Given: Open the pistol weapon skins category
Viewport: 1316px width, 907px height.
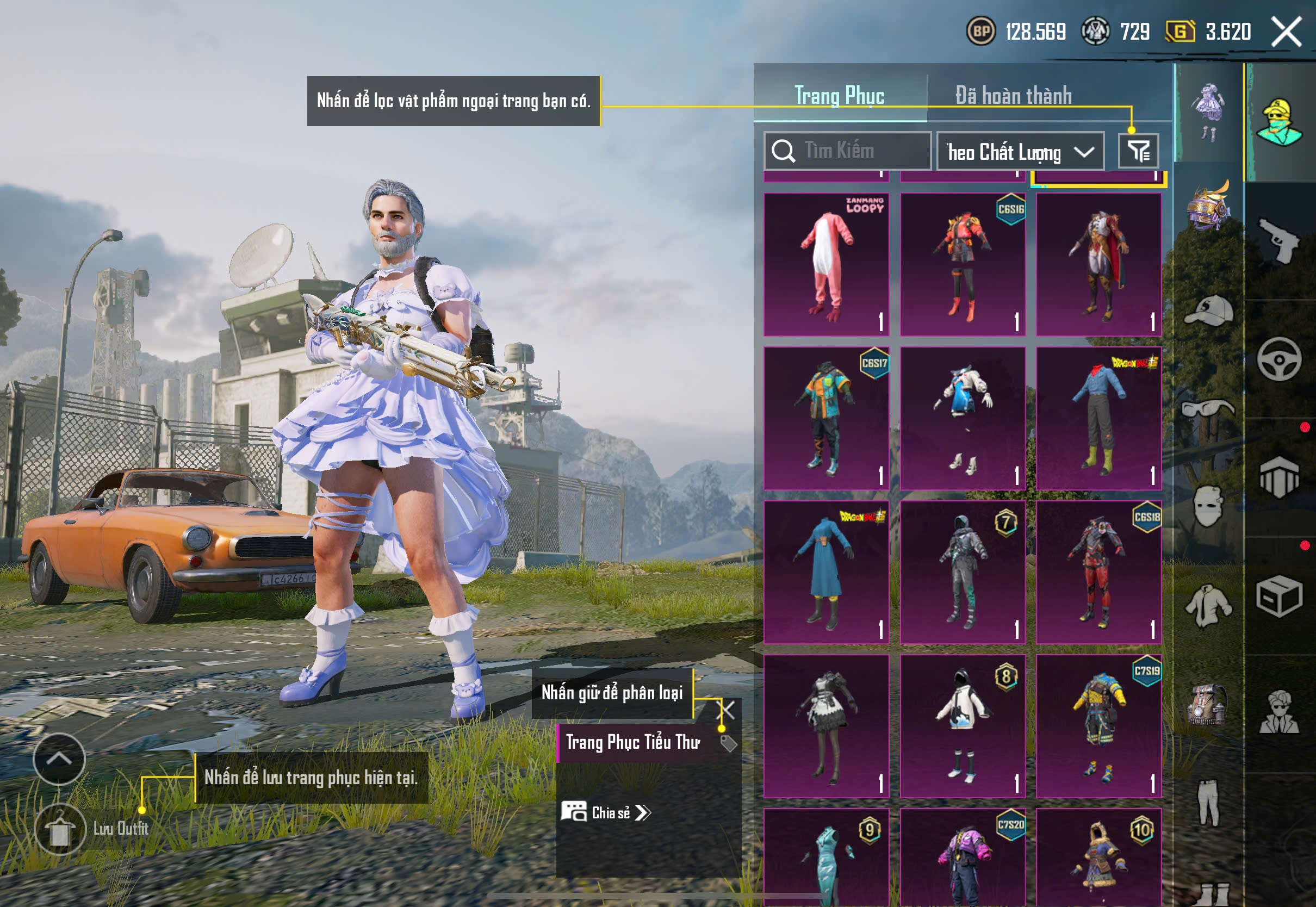Looking at the screenshot, I should (x=1279, y=241).
